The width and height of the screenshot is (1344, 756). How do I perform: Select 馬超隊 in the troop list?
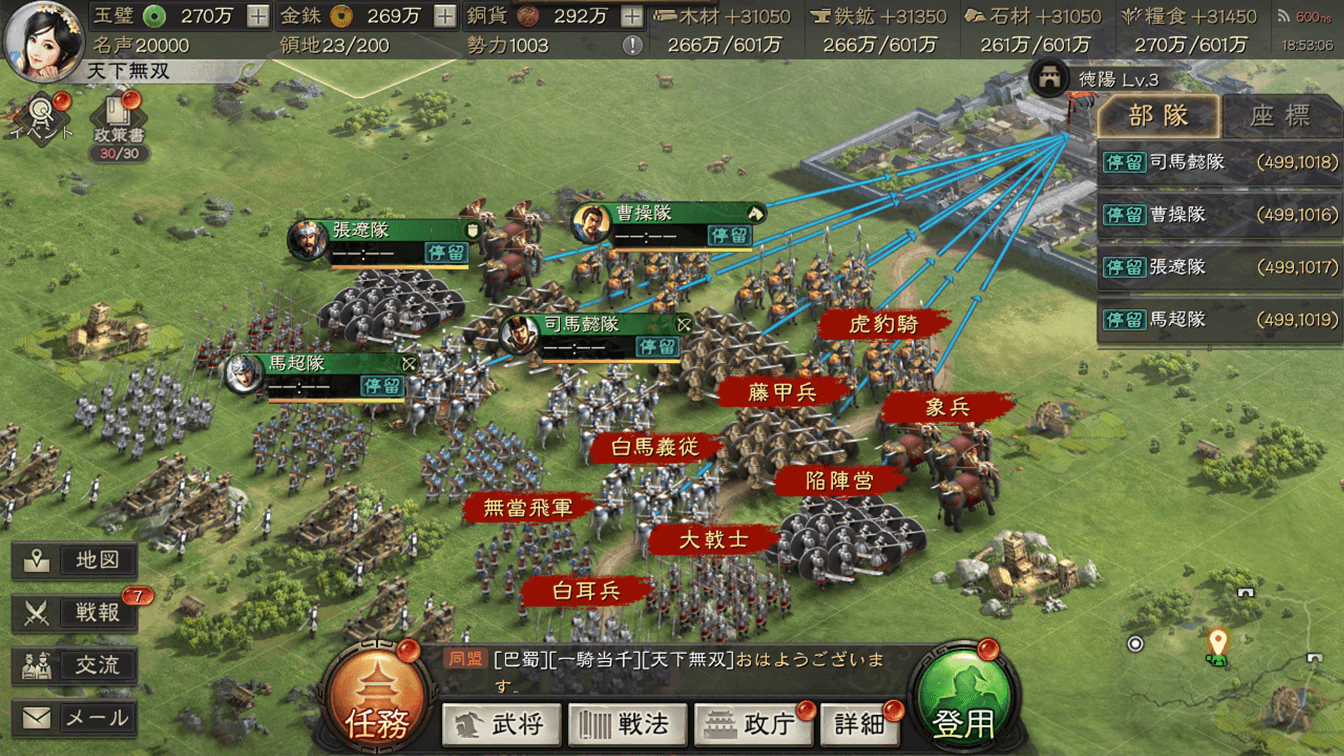[1219, 320]
